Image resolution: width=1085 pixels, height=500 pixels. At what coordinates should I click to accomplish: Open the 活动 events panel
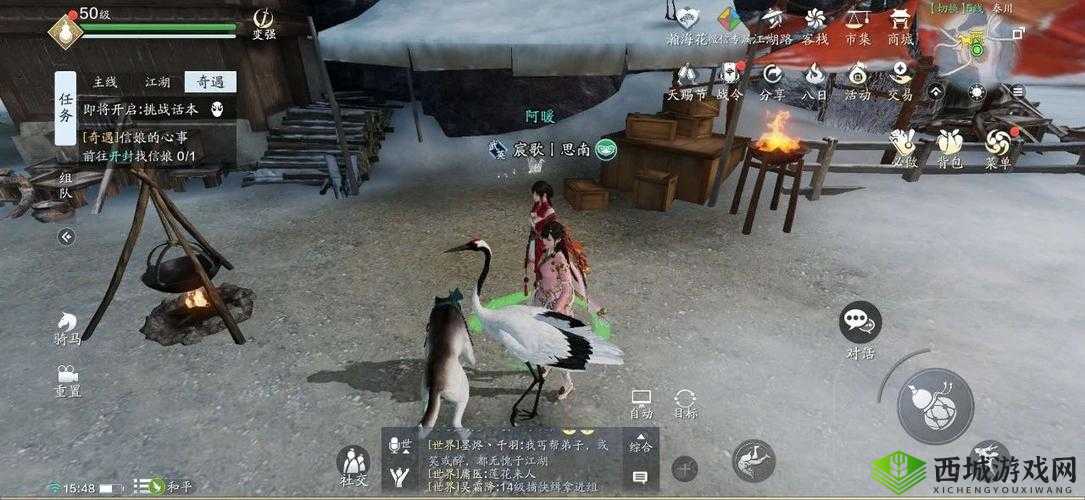tap(857, 80)
